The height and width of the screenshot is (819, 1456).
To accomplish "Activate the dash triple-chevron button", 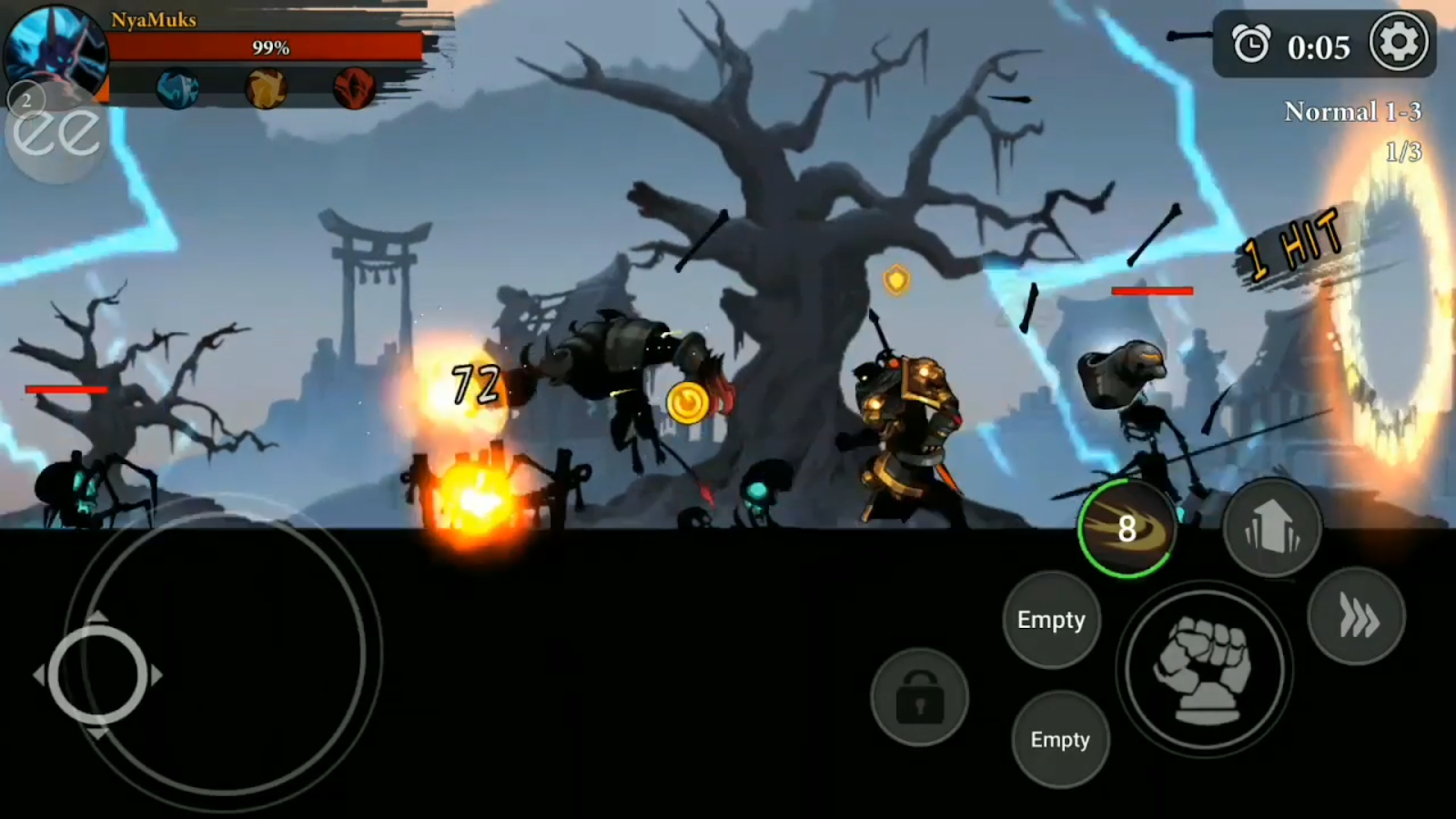I will [1357, 617].
